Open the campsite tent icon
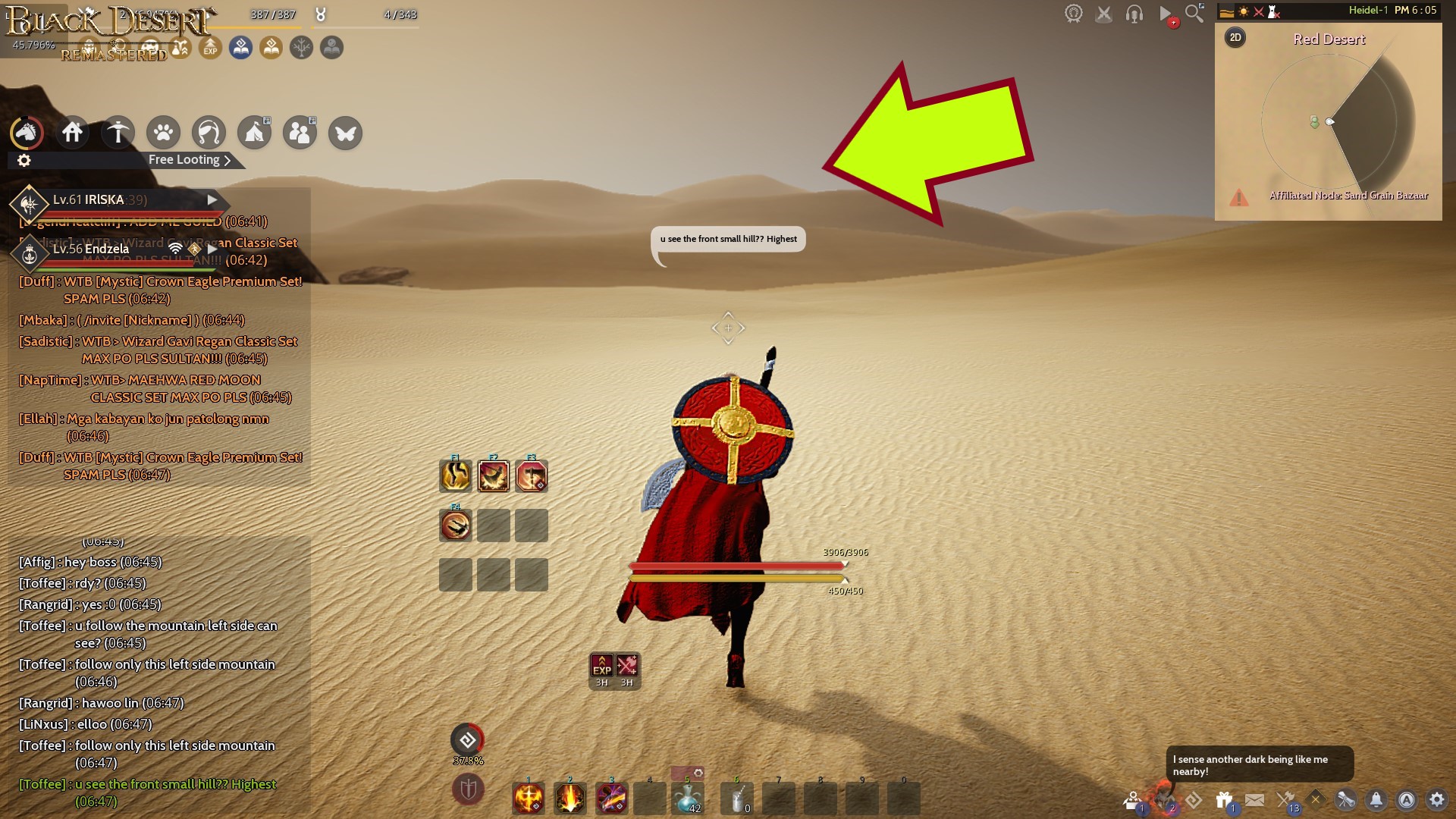The height and width of the screenshot is (819, 1456). (x=254, y=133)
